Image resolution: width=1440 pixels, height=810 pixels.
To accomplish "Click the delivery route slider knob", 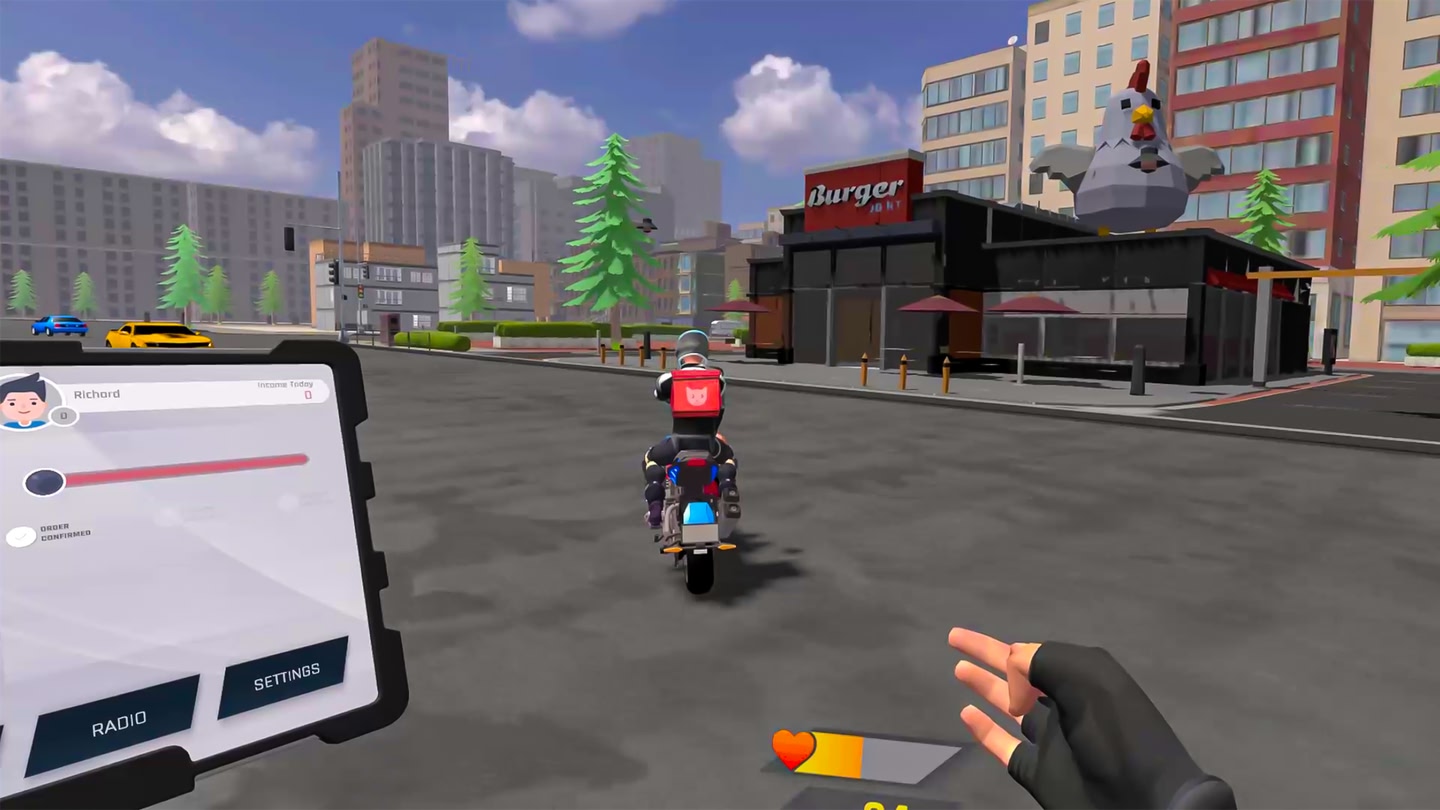I will pos(45,480).
